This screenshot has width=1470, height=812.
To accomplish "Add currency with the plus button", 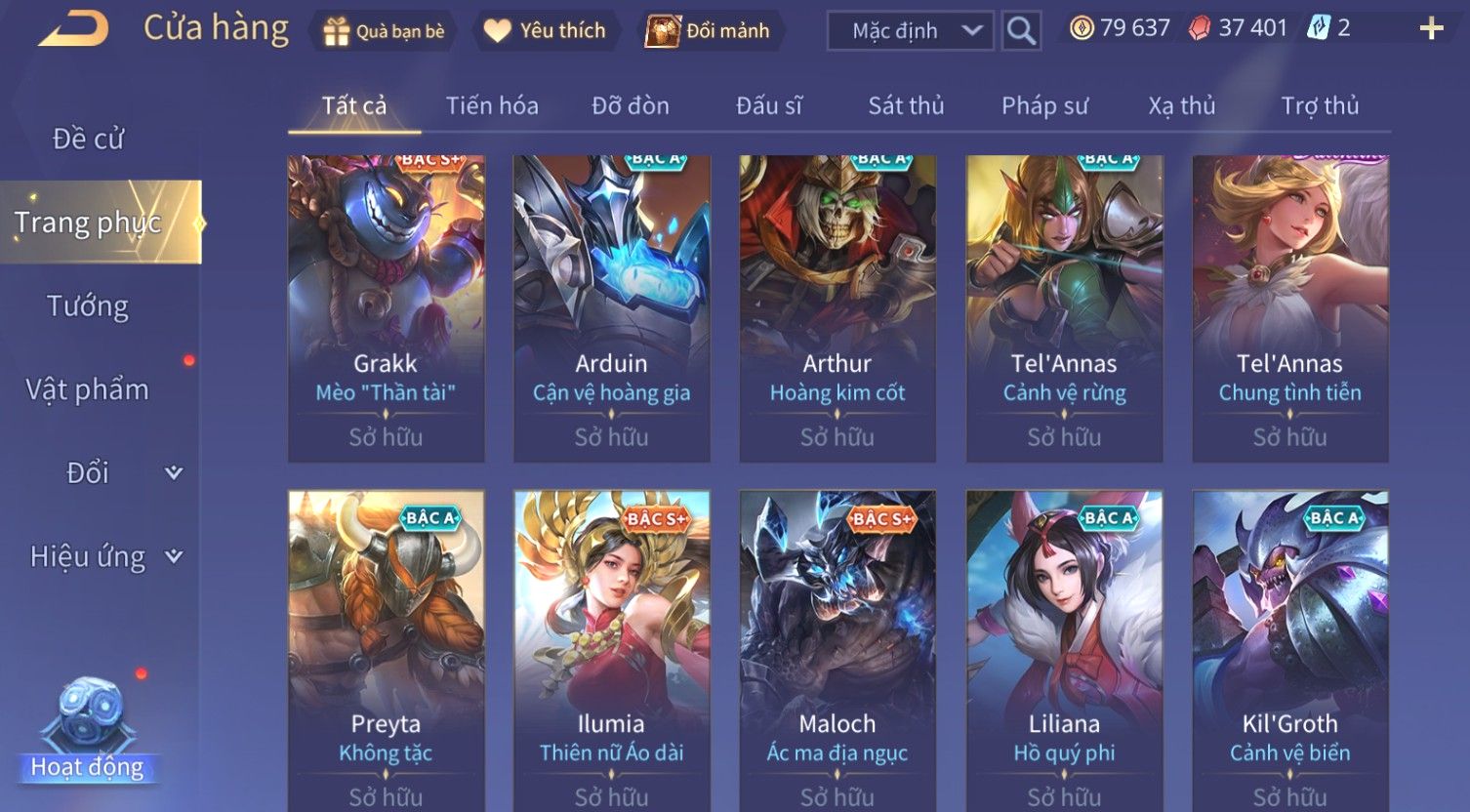I will point(1431,29).
